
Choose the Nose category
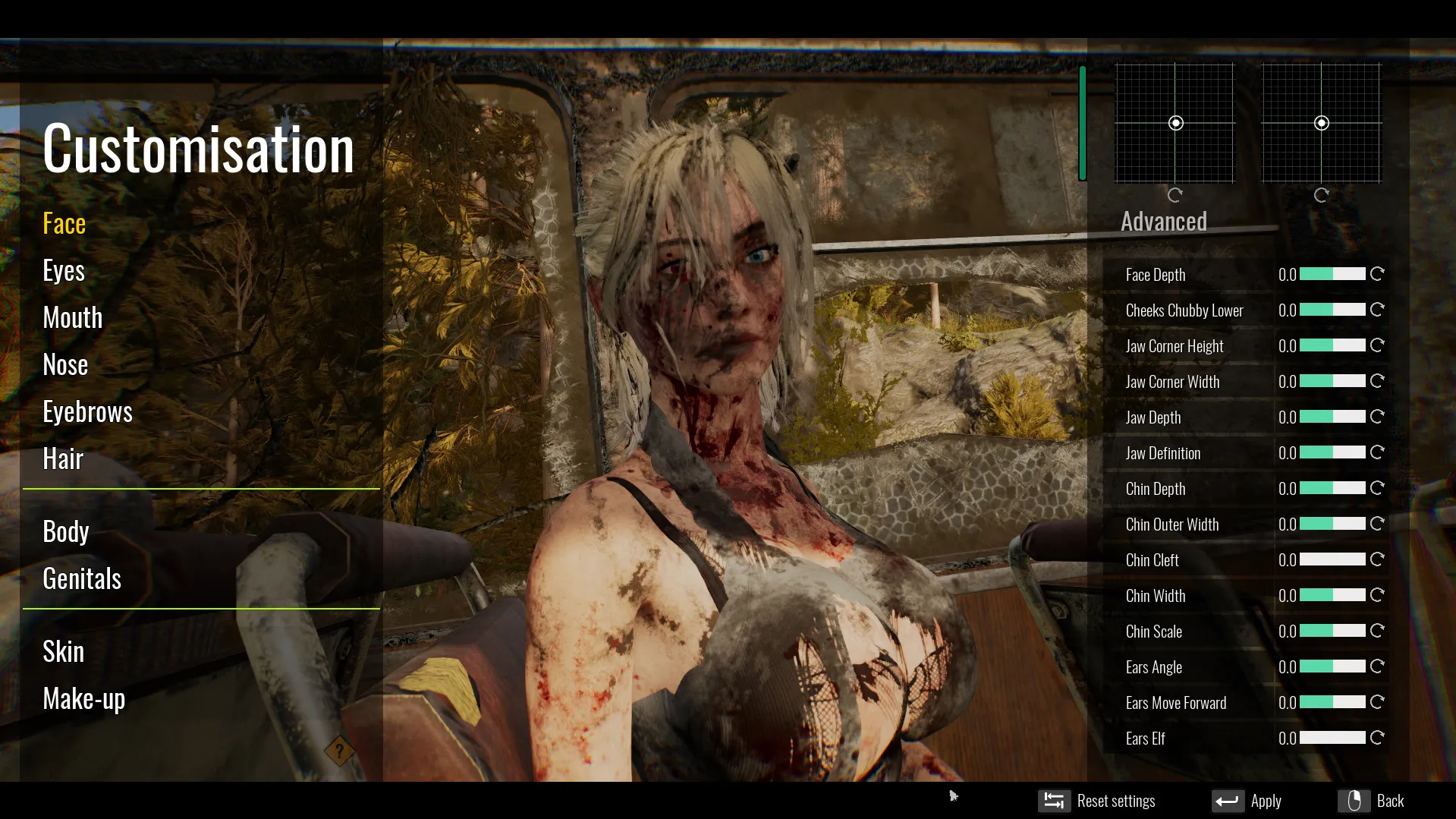click(x=65, y=365)
